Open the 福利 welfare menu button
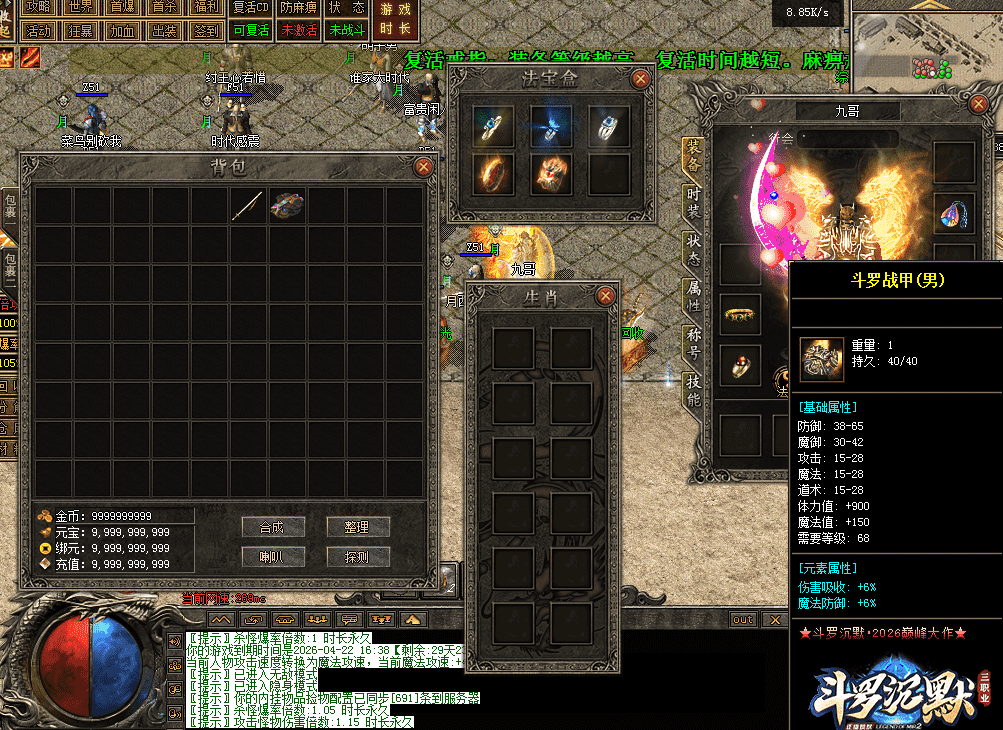 [x=207, y=7]
